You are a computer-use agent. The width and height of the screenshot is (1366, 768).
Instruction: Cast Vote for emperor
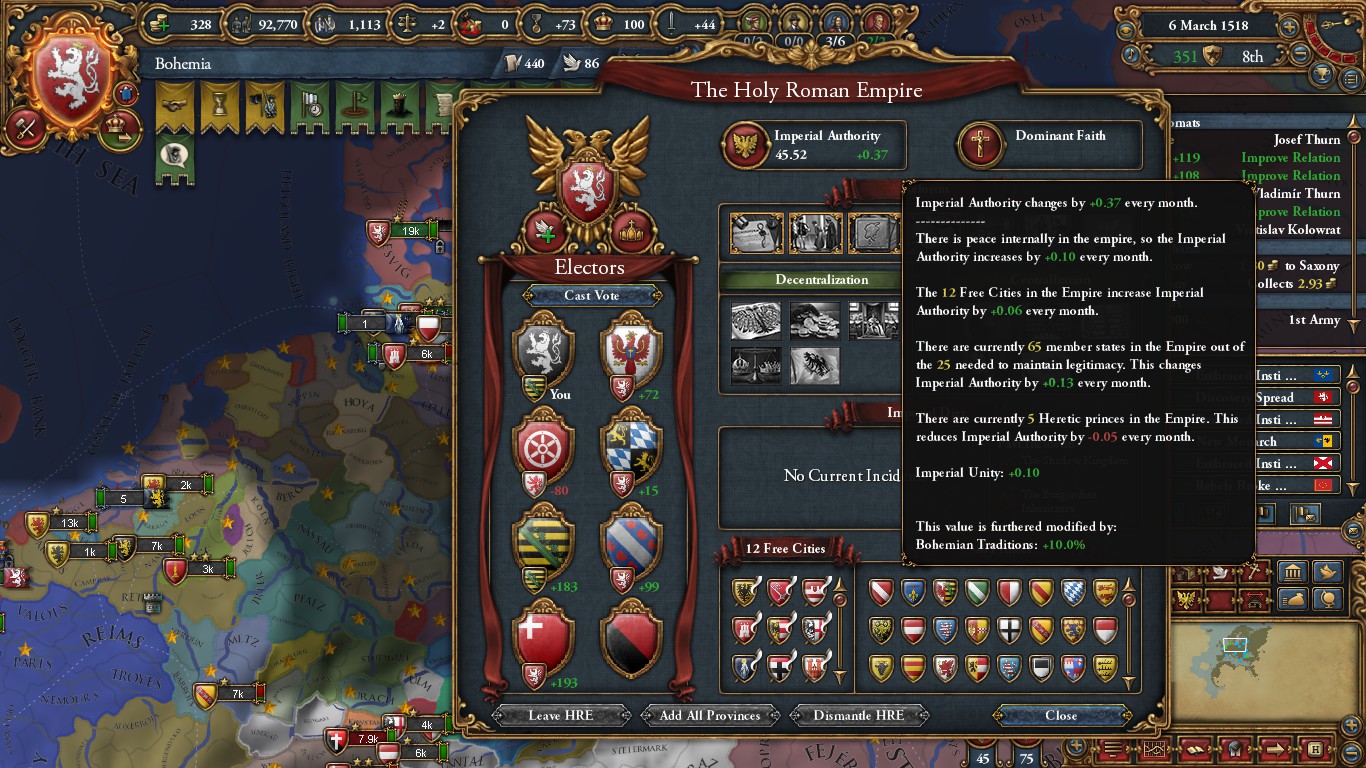tap(591, 296)
